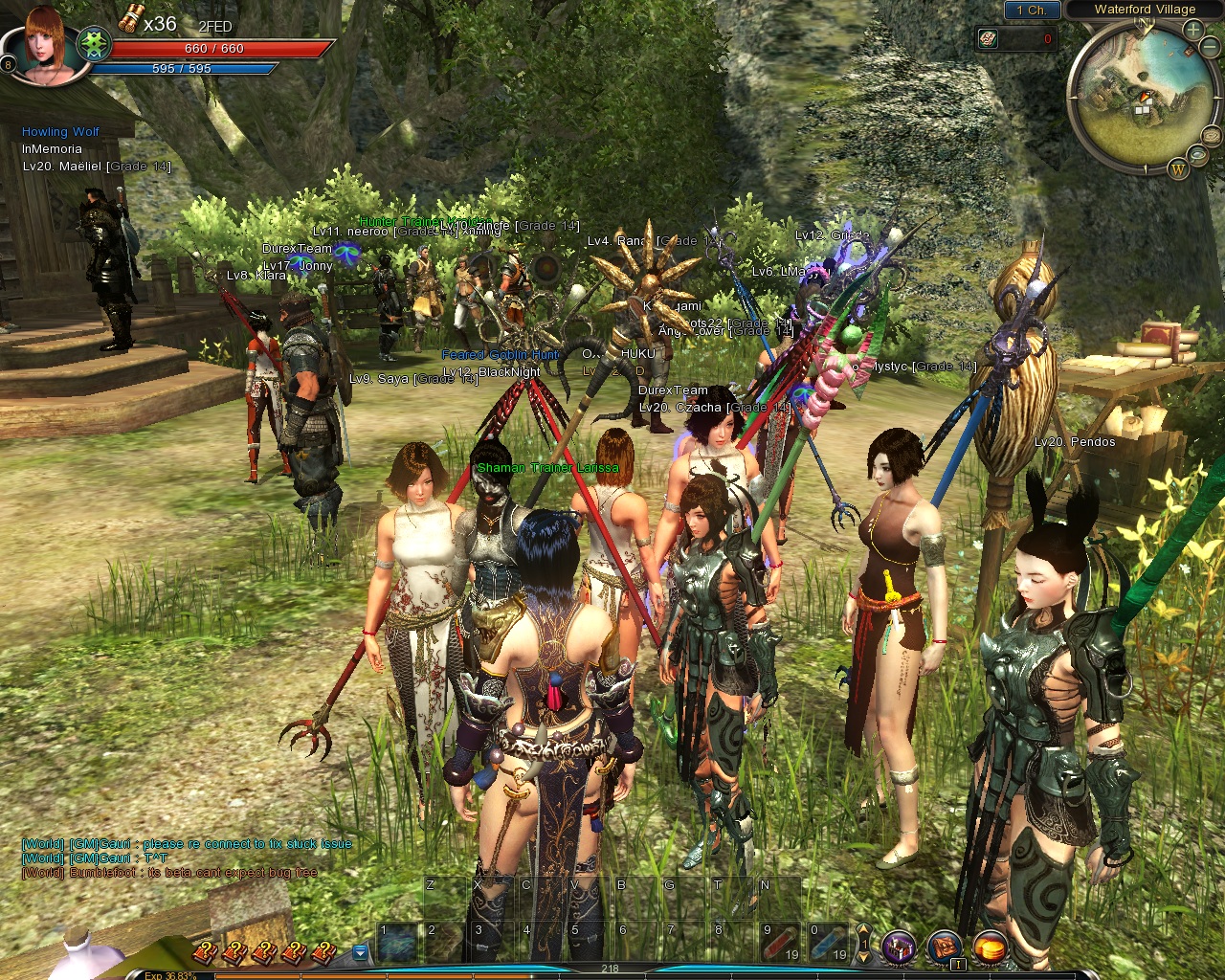Image resolution: width=1225 pixels, height=980 pixels.
Task: Select the green class emblem beside the portrait
Action: (93, 43)
